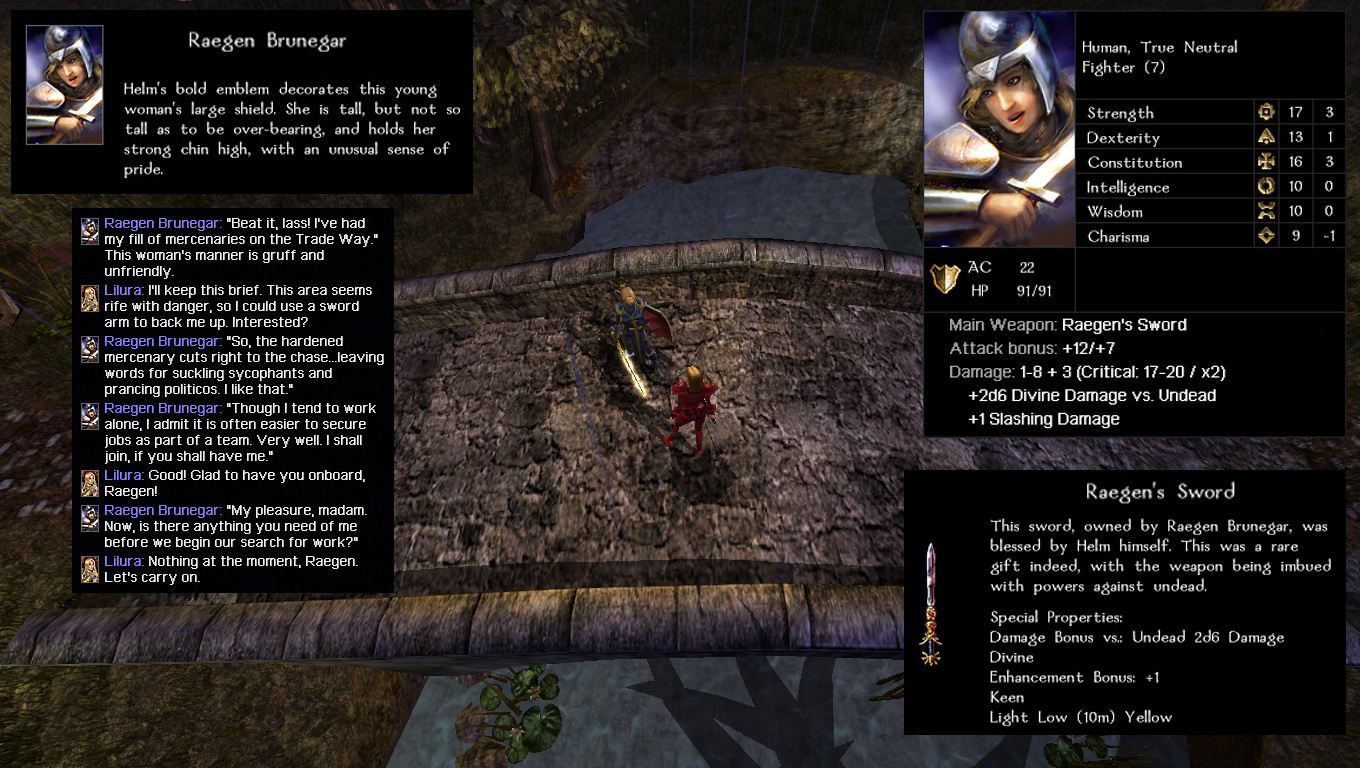Click the Charisma stat icon
Viewport: 1360px width, 768px height.
1268,235
